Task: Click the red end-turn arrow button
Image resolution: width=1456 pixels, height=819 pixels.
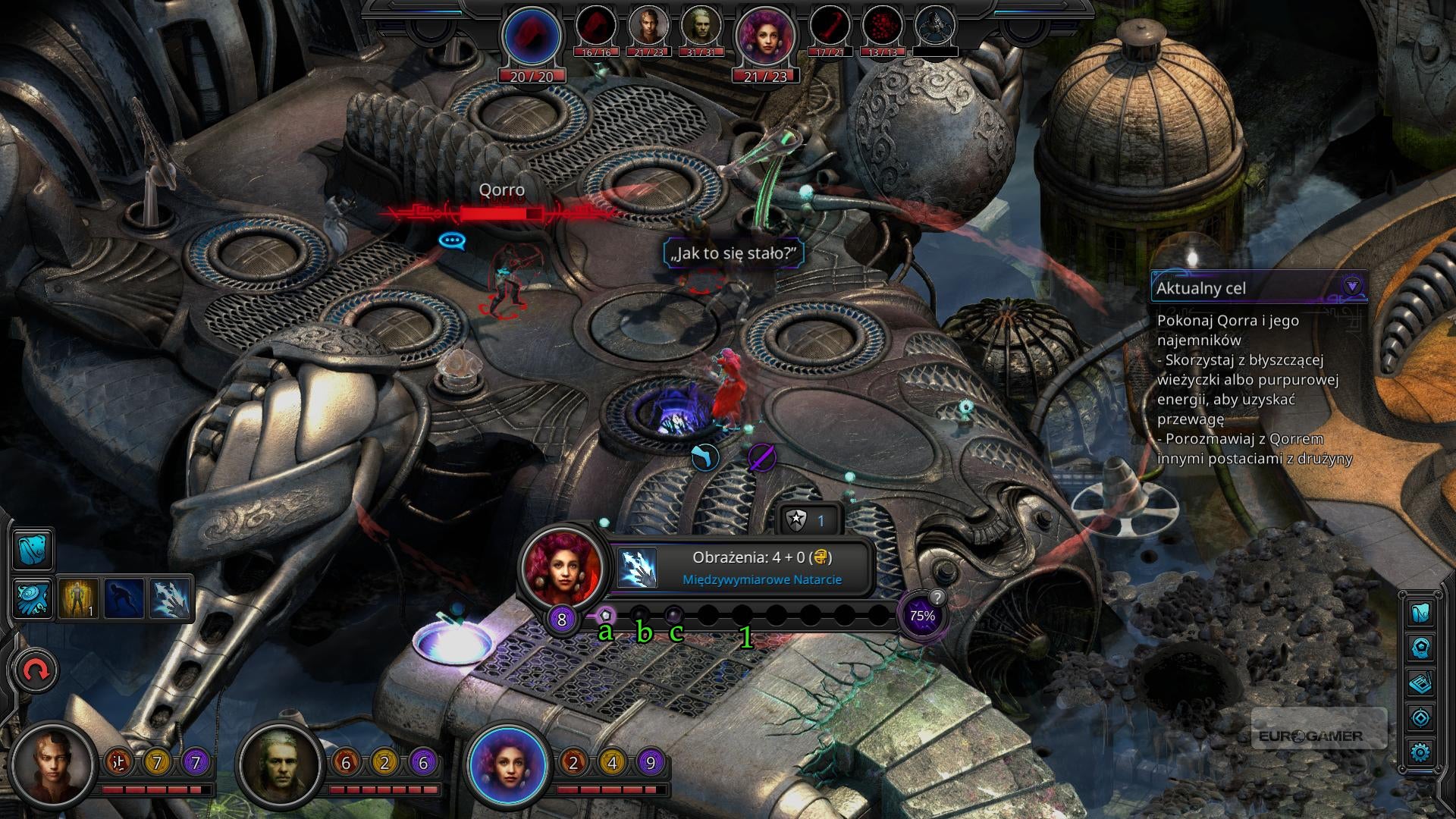Action: coord(35,670)
